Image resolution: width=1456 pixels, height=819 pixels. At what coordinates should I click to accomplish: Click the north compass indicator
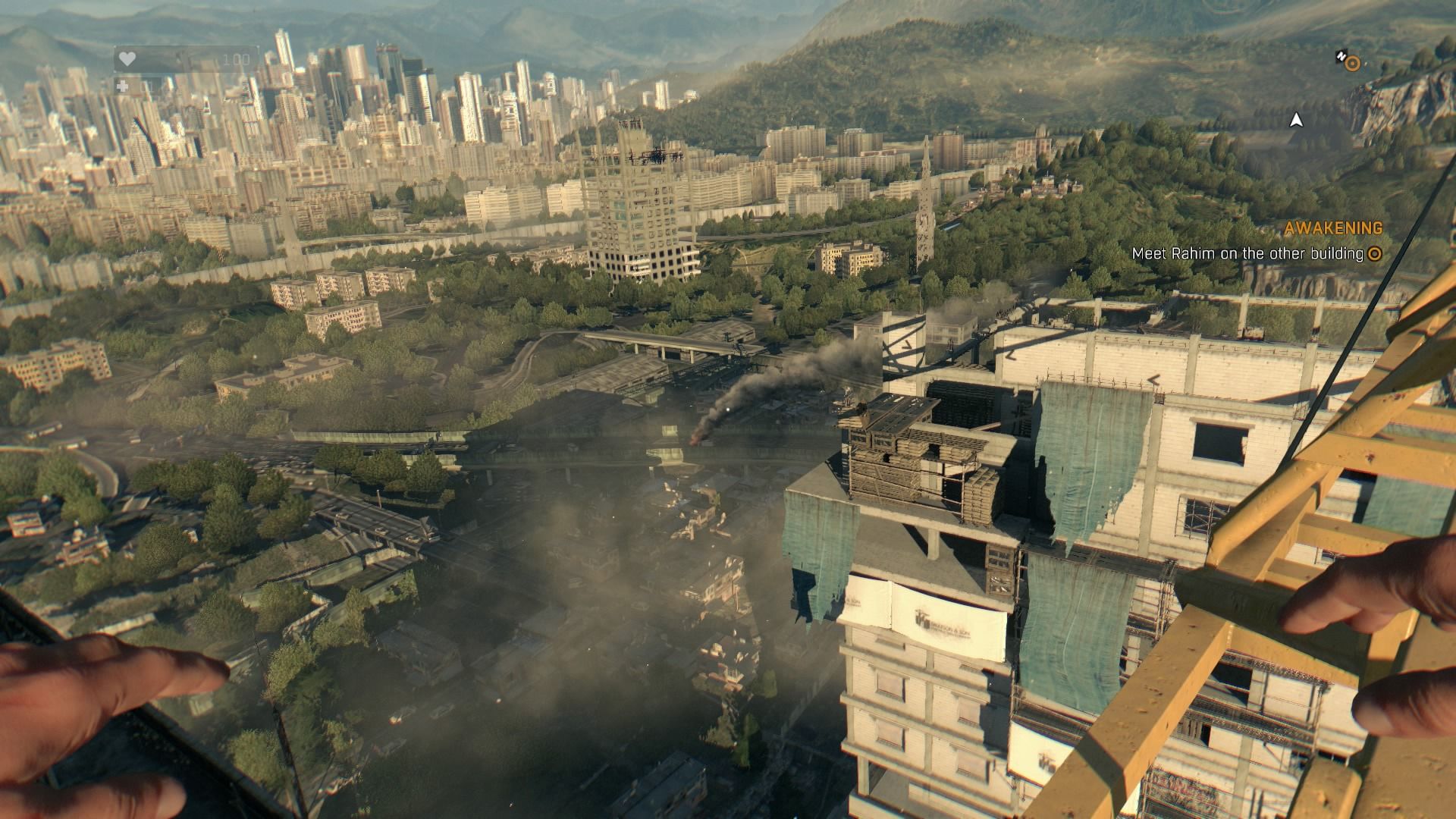[x=1340, y=56]
